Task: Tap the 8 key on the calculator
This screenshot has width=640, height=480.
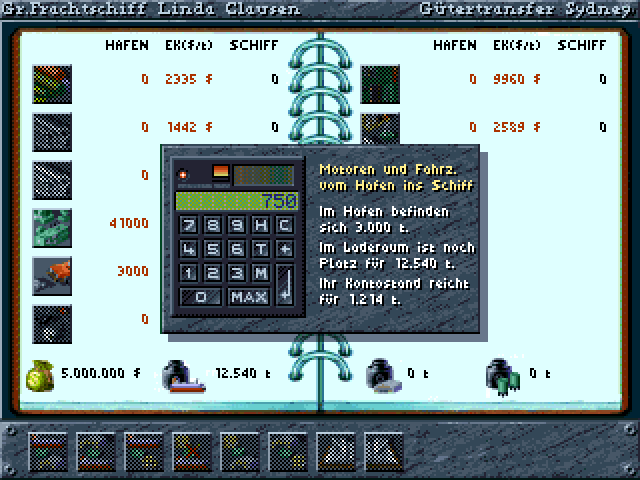Action: click(x=212, y=224)
